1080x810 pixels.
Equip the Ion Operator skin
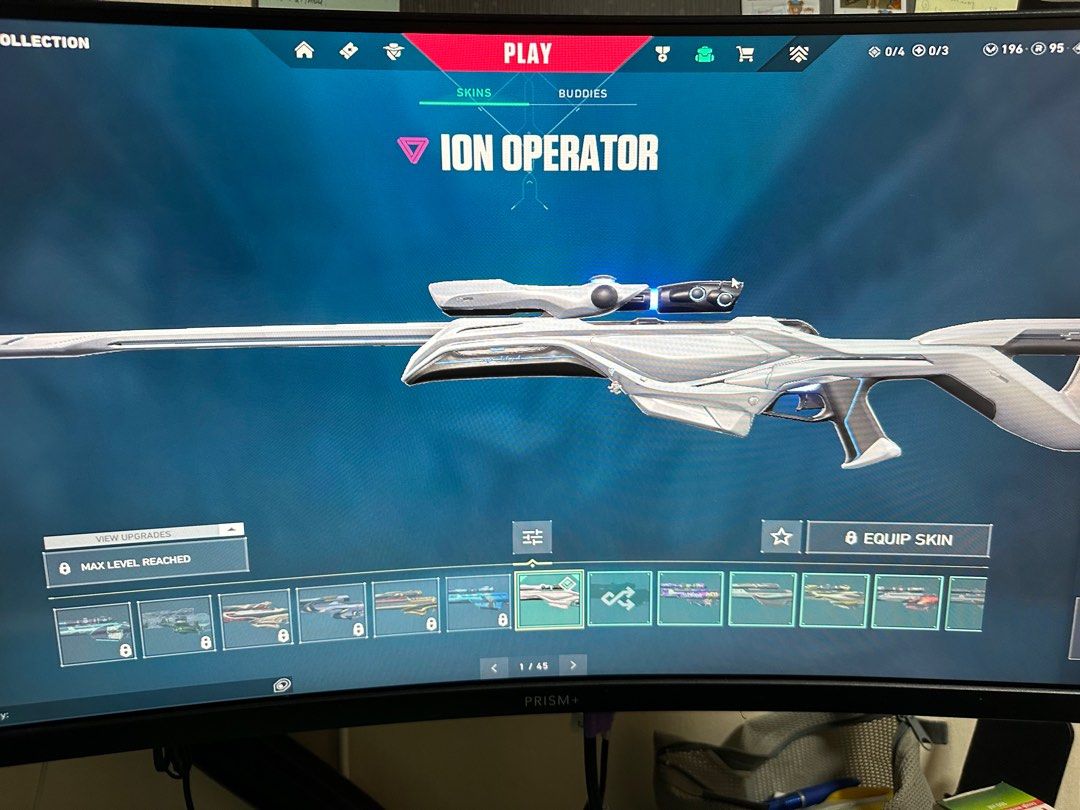tap(898, 539)
